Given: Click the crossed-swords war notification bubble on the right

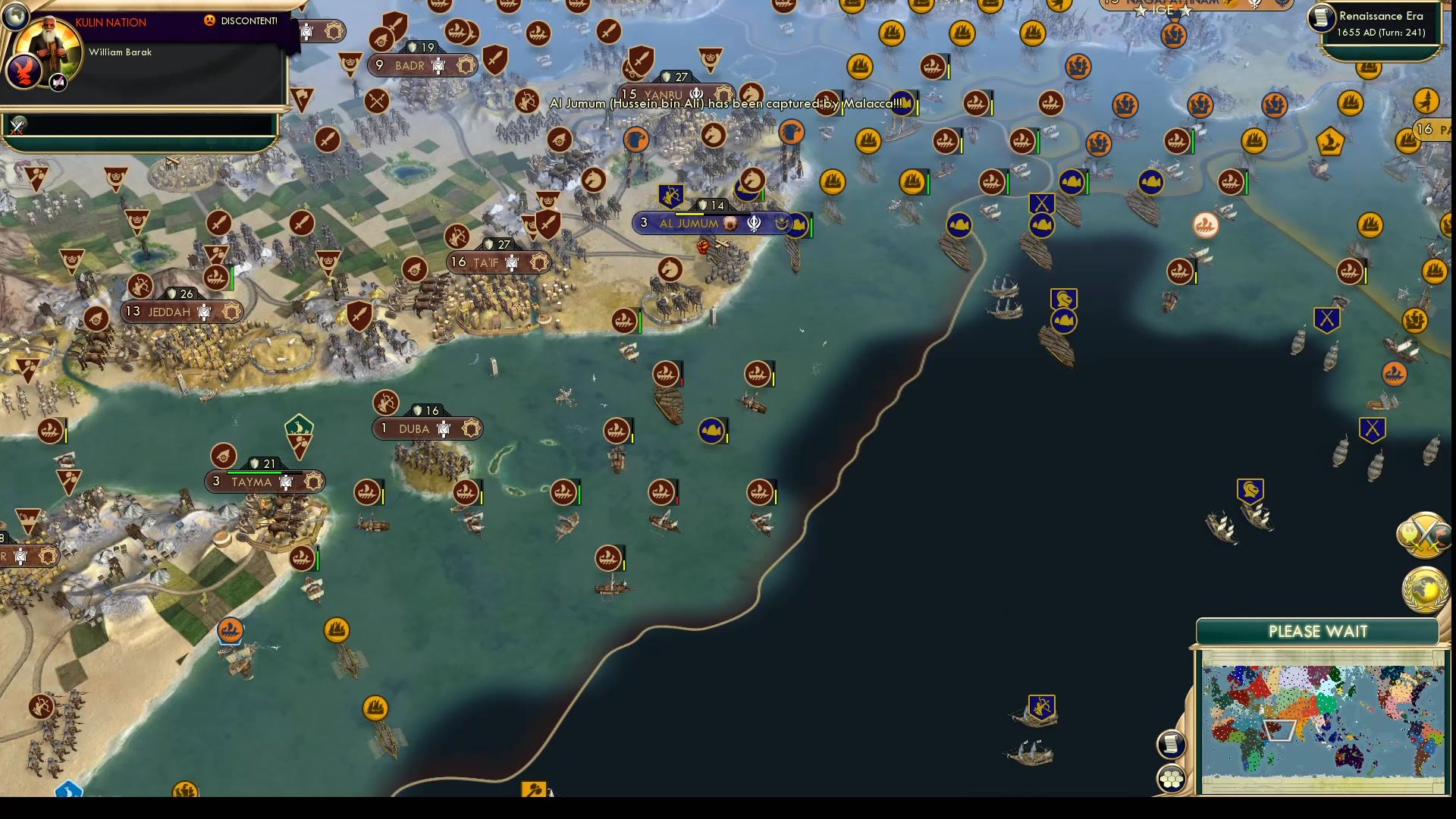Looking at the screenshot, I should pyautogui.click(x=1424, y=536).
